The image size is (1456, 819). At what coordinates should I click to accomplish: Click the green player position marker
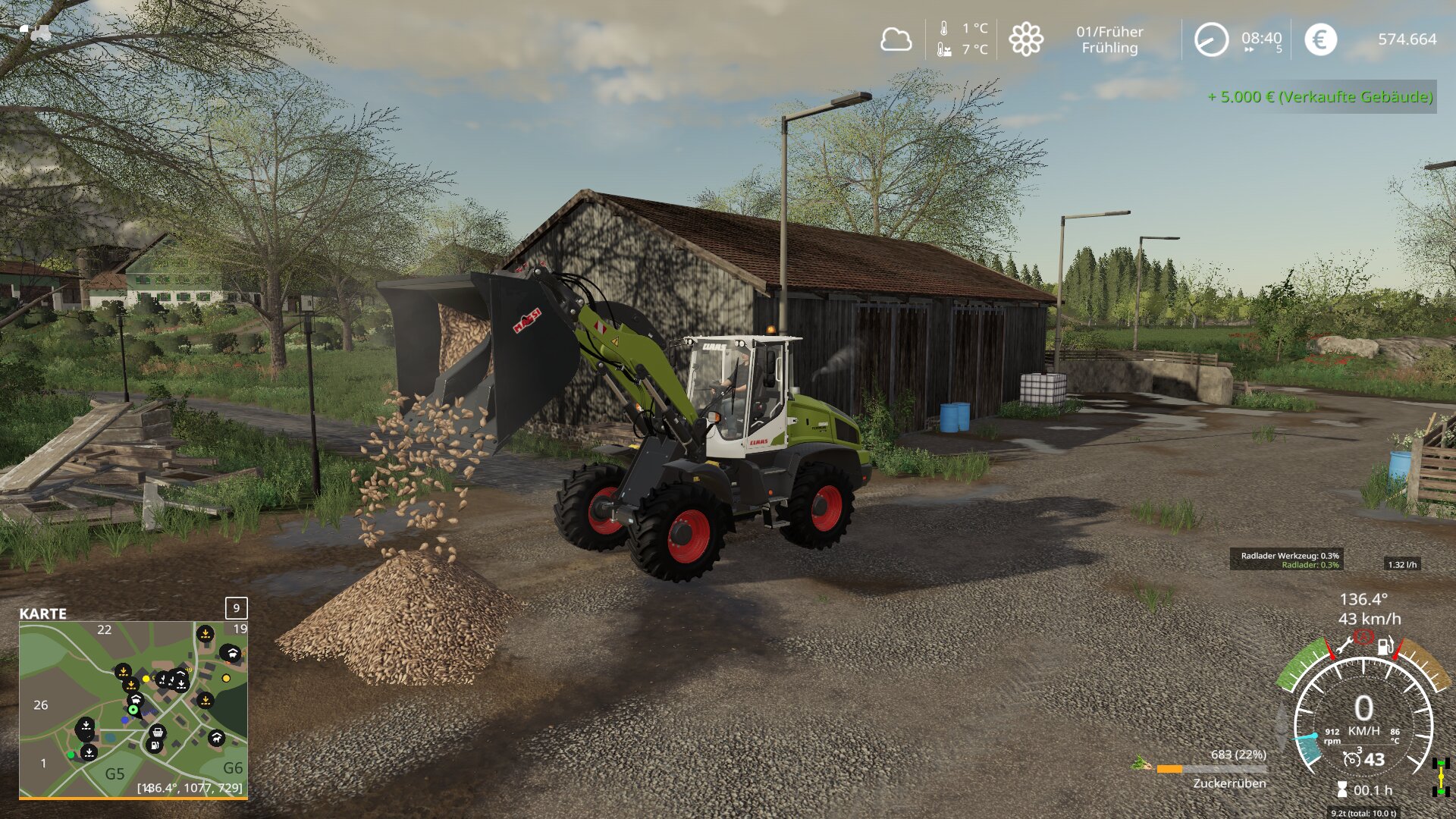pyautogui.click(x=133, y=710)
